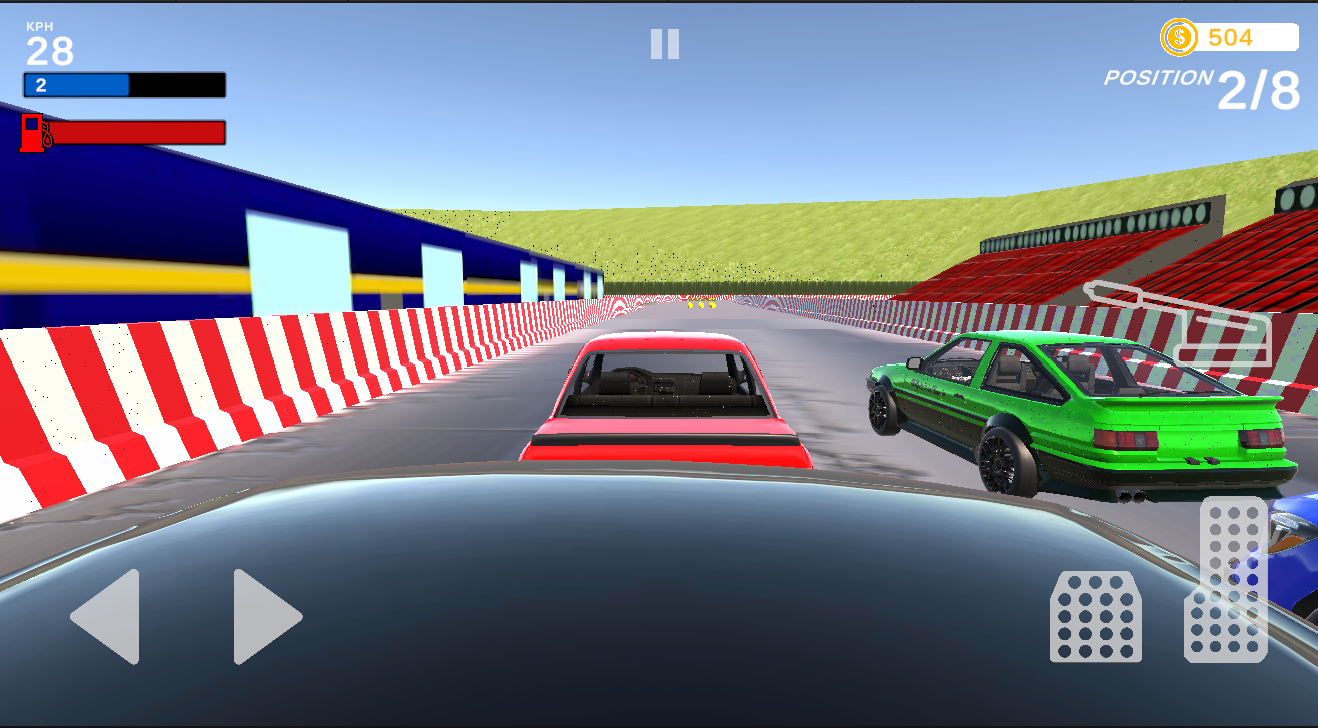Click the coin balance showing 504

point(1229,38)
